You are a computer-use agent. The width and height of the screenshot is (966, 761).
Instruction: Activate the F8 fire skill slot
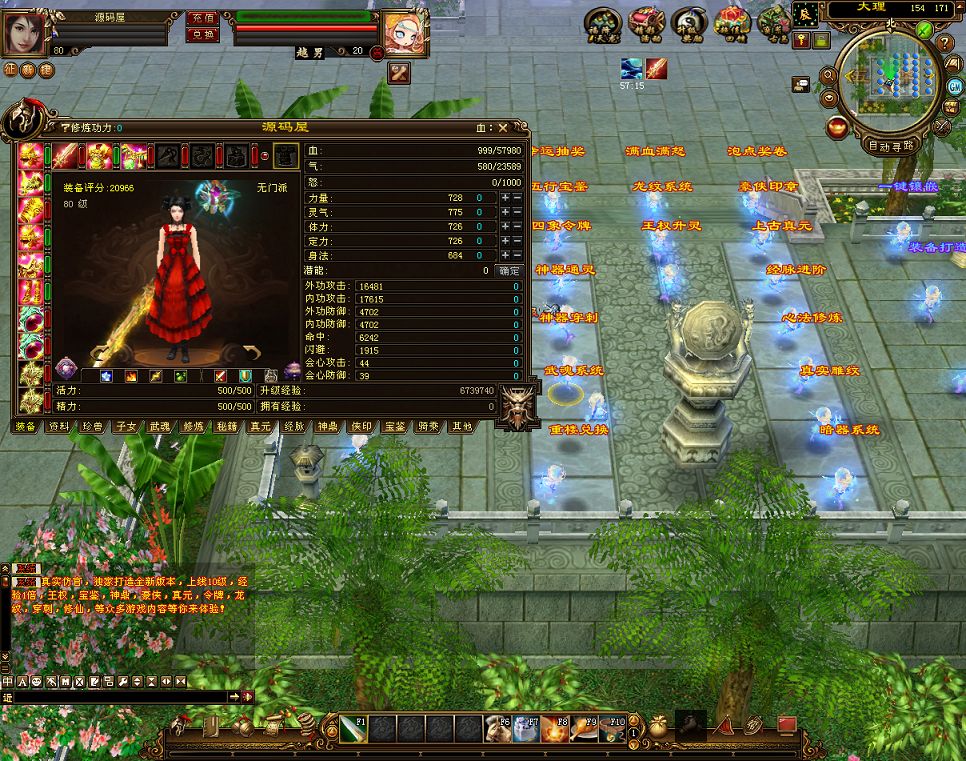click(x=554, y=729)
